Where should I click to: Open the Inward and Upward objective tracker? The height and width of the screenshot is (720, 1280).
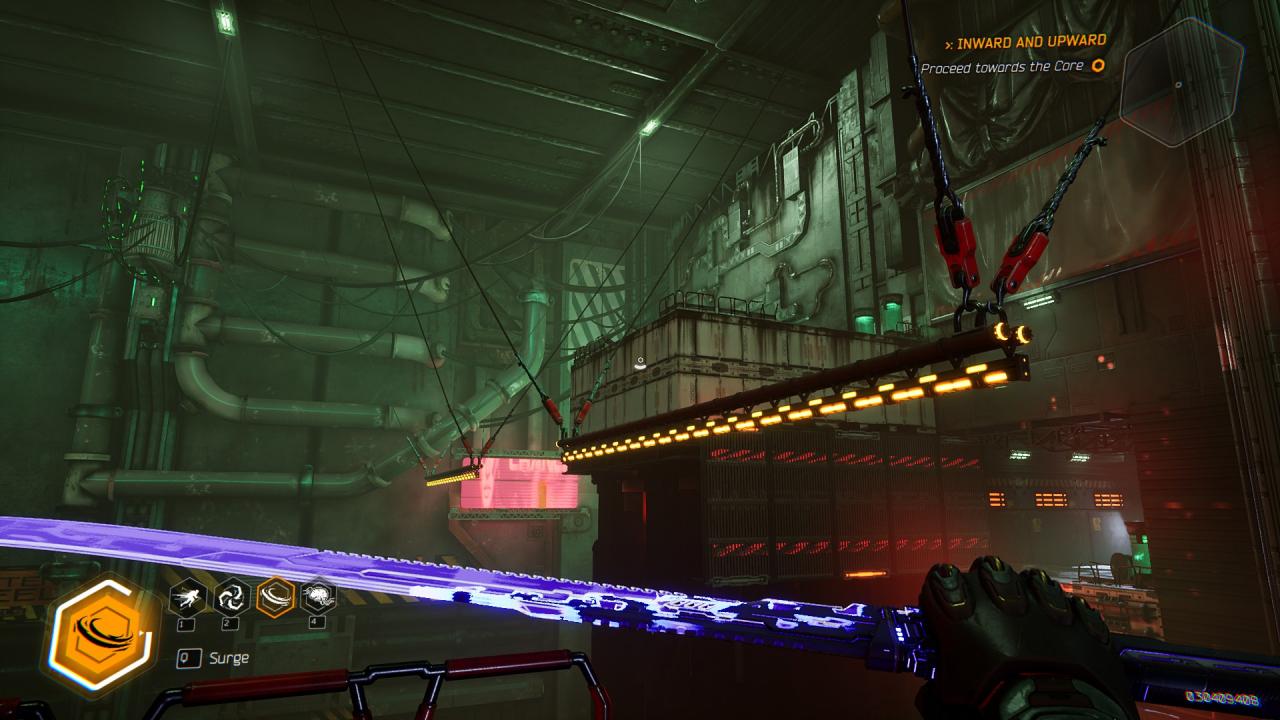1030,42
